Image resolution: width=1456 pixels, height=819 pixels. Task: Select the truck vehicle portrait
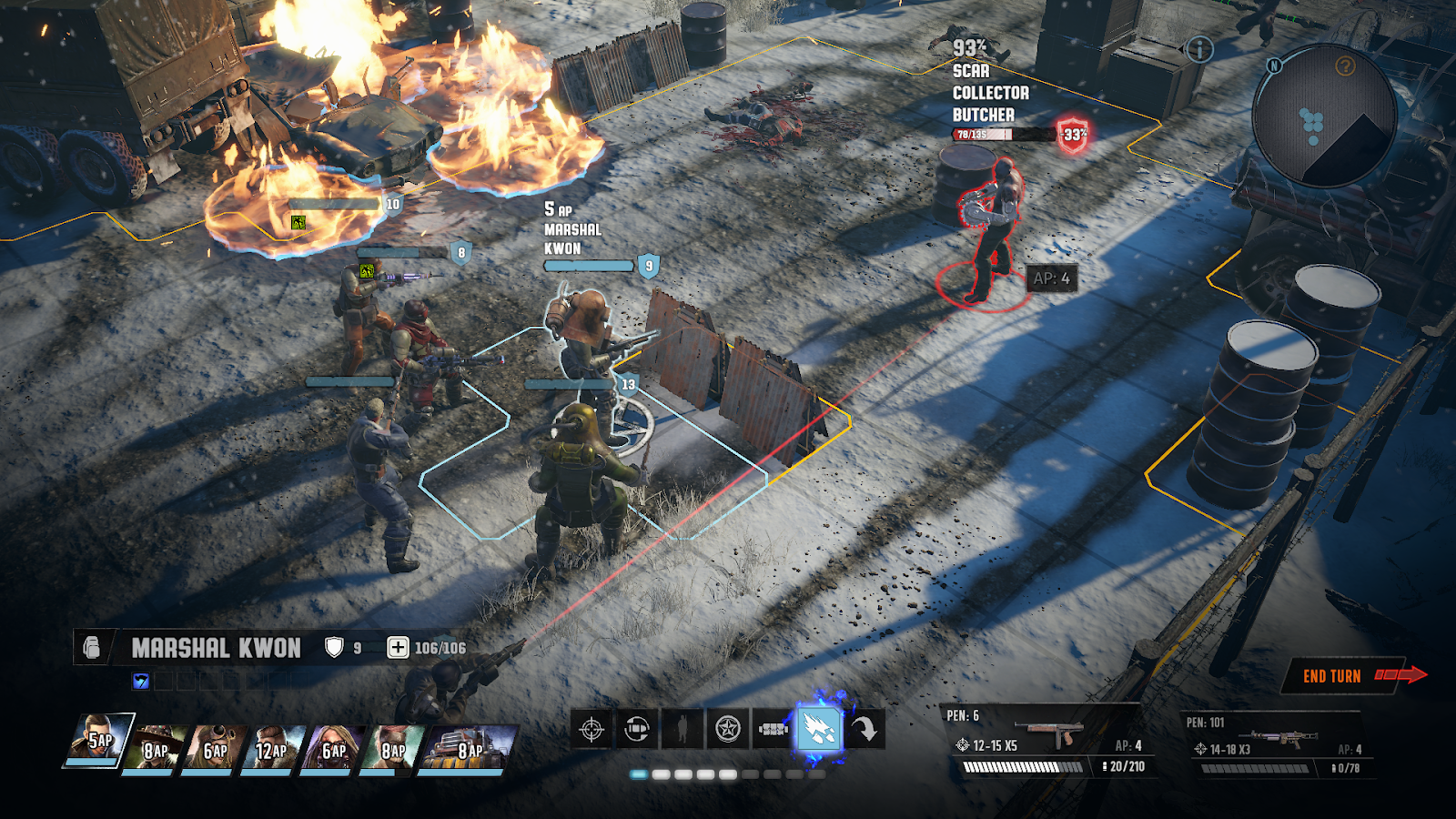[468, 748]
